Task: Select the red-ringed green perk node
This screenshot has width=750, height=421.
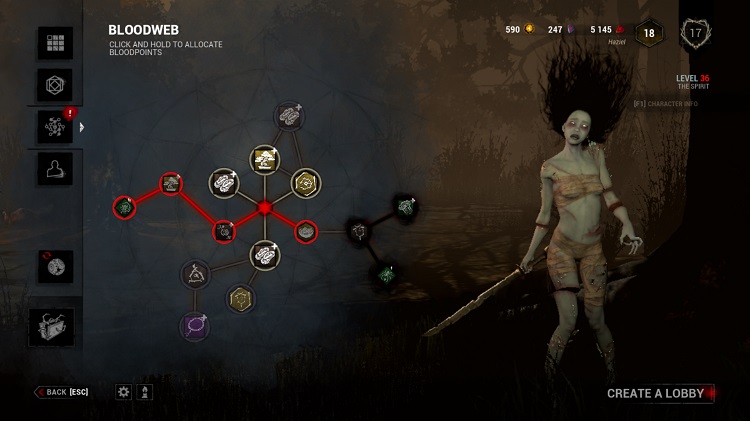Action: 123,207
